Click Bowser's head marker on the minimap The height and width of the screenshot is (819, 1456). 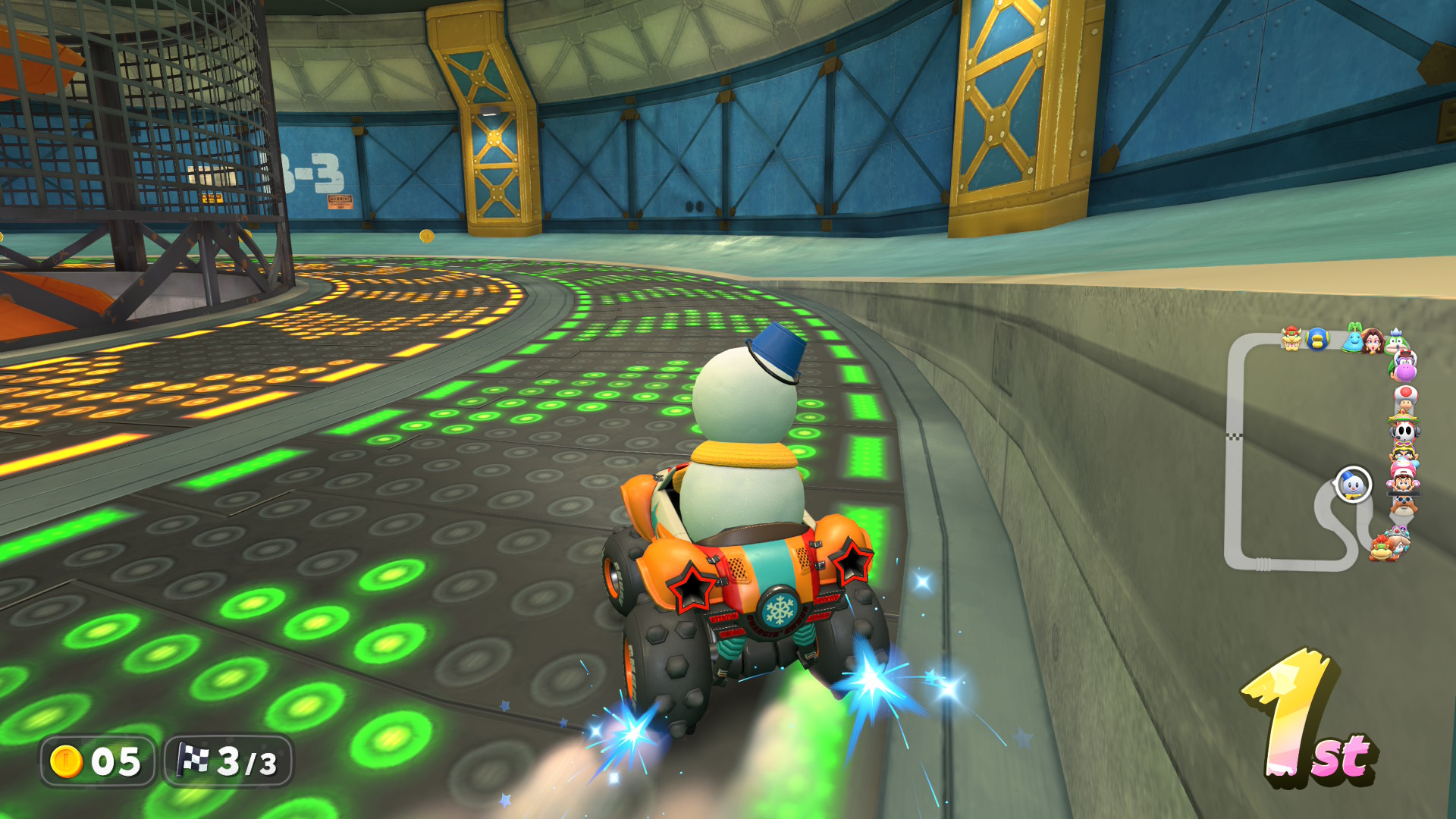[1291, 337]
